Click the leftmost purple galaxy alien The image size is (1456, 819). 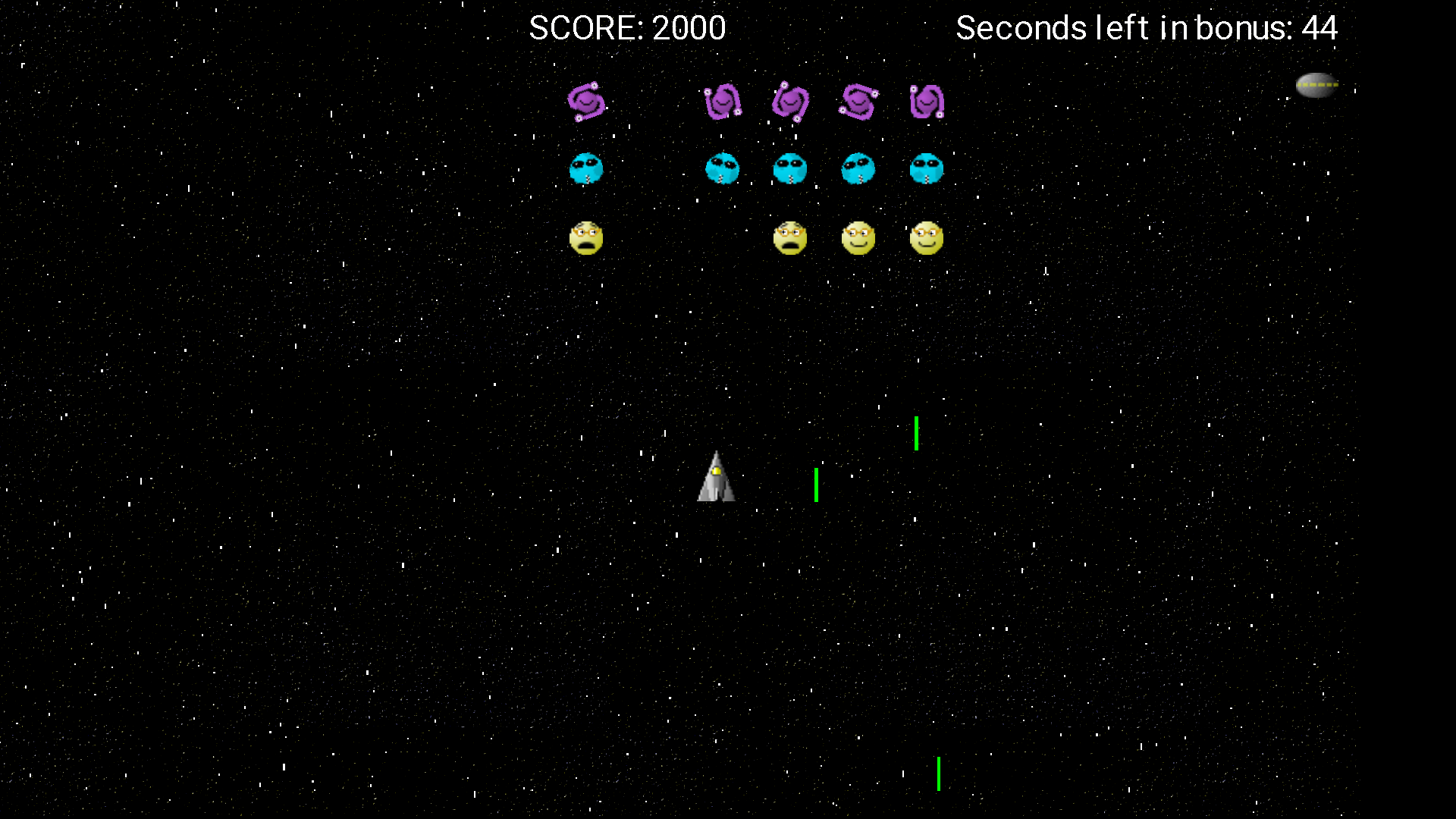[588, 102]
